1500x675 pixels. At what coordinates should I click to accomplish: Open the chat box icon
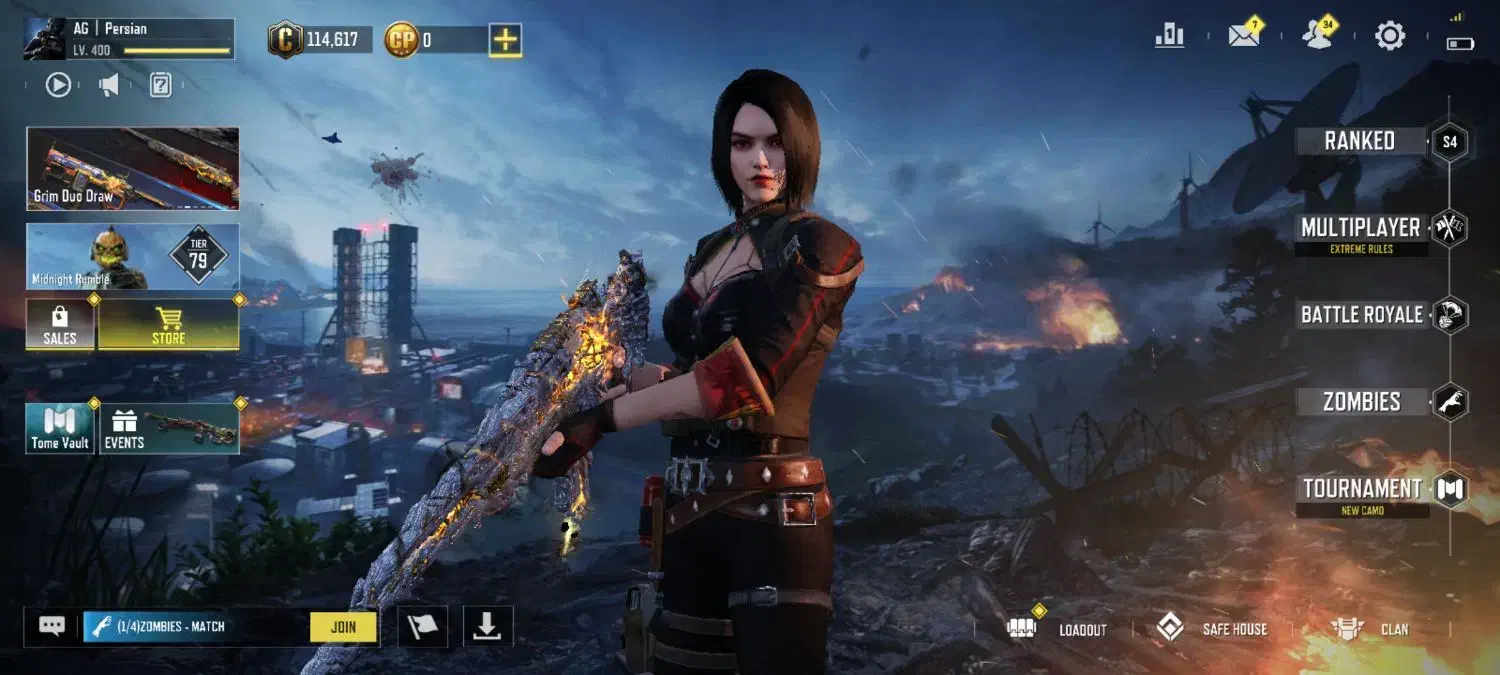[x=52, y=627]
